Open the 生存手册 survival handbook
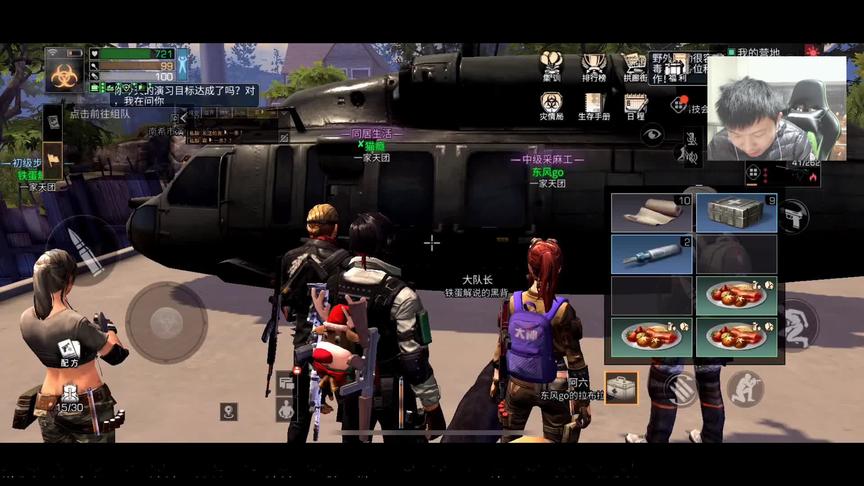The width and height of the screenshot is (864, 486). click(x=594, y=104)
